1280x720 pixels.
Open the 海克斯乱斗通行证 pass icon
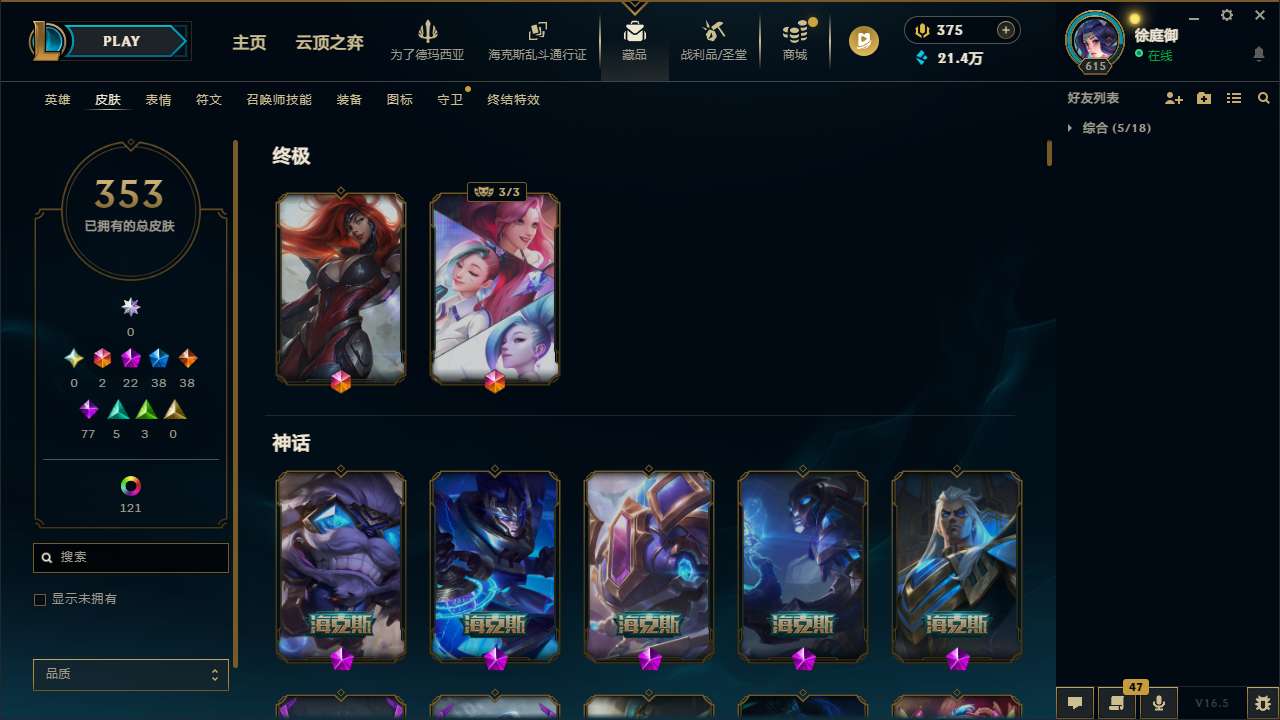click(537, 30)
